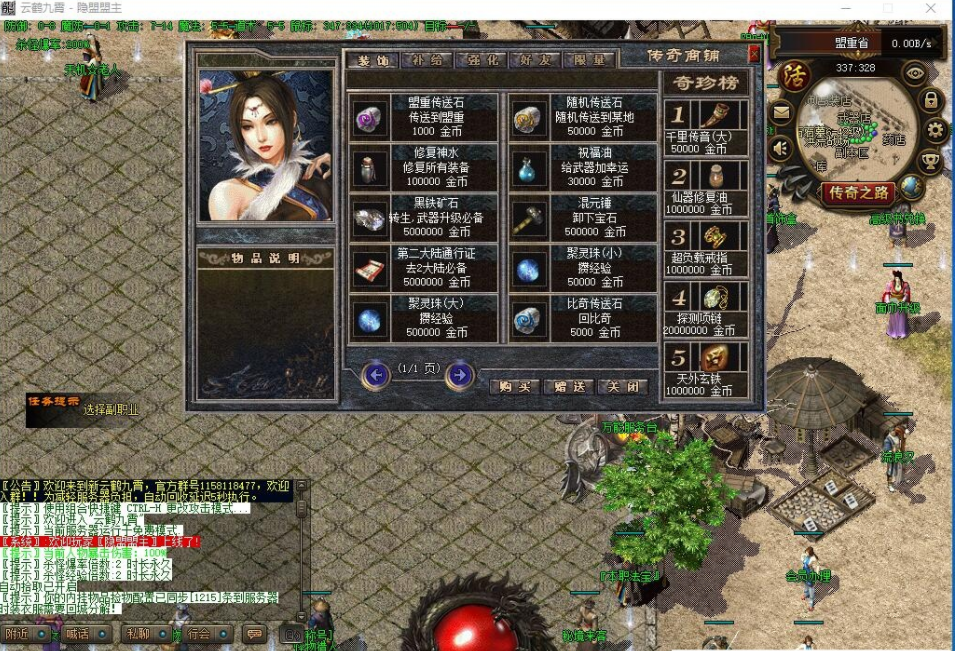Switch chat to the 行会 guild channel
Image resolution: width=955 pixels, height=651 pixels.
point(199,633)
